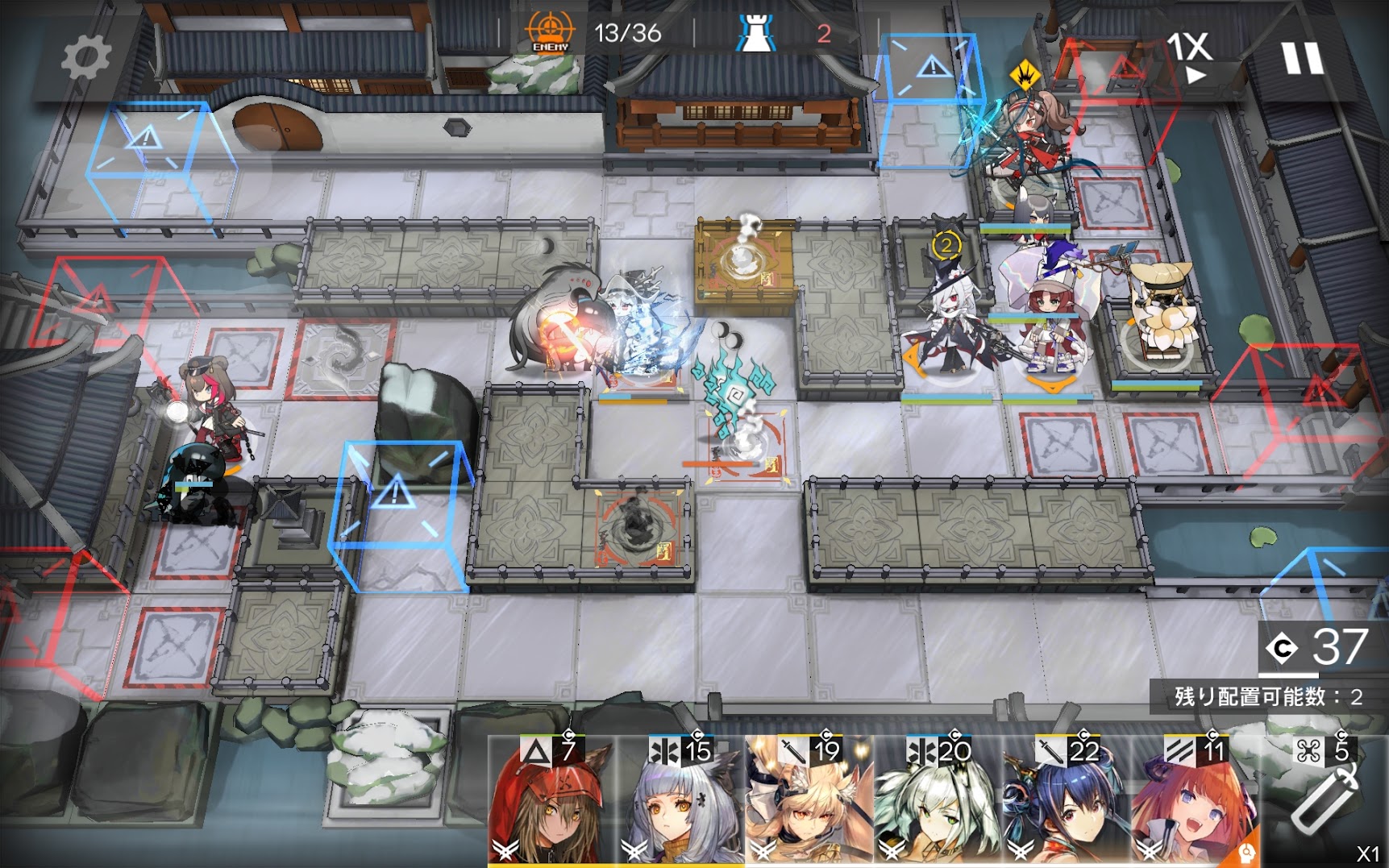Select the red-hooded operator card costing 7

pos(551,802)
